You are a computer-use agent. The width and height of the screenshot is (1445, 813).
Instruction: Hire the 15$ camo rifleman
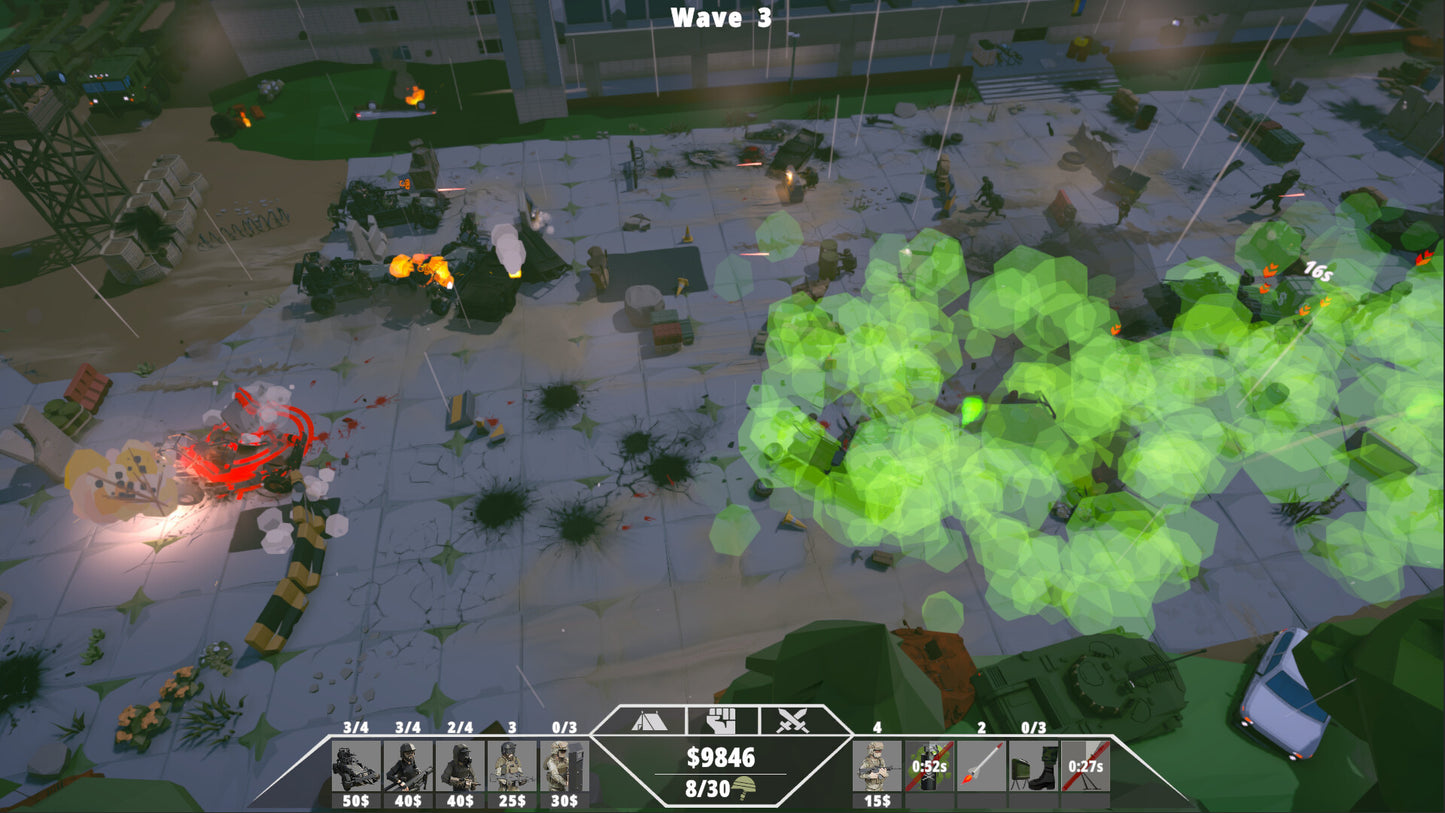coord(877,767)
